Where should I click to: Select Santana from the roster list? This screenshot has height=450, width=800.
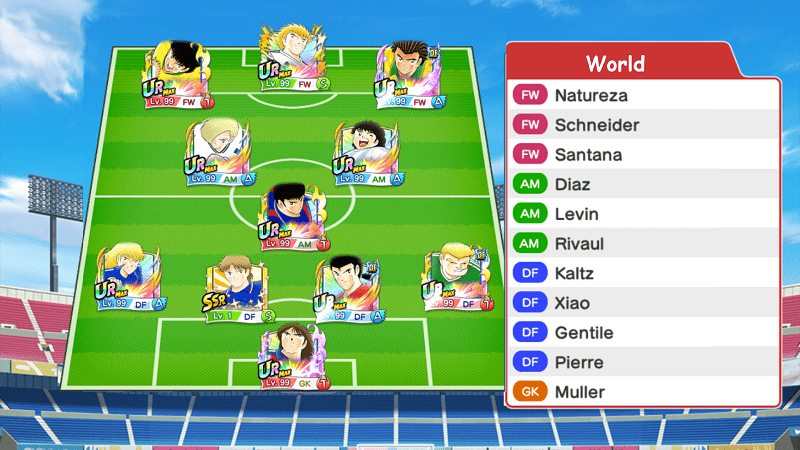(x=643, y=155)
